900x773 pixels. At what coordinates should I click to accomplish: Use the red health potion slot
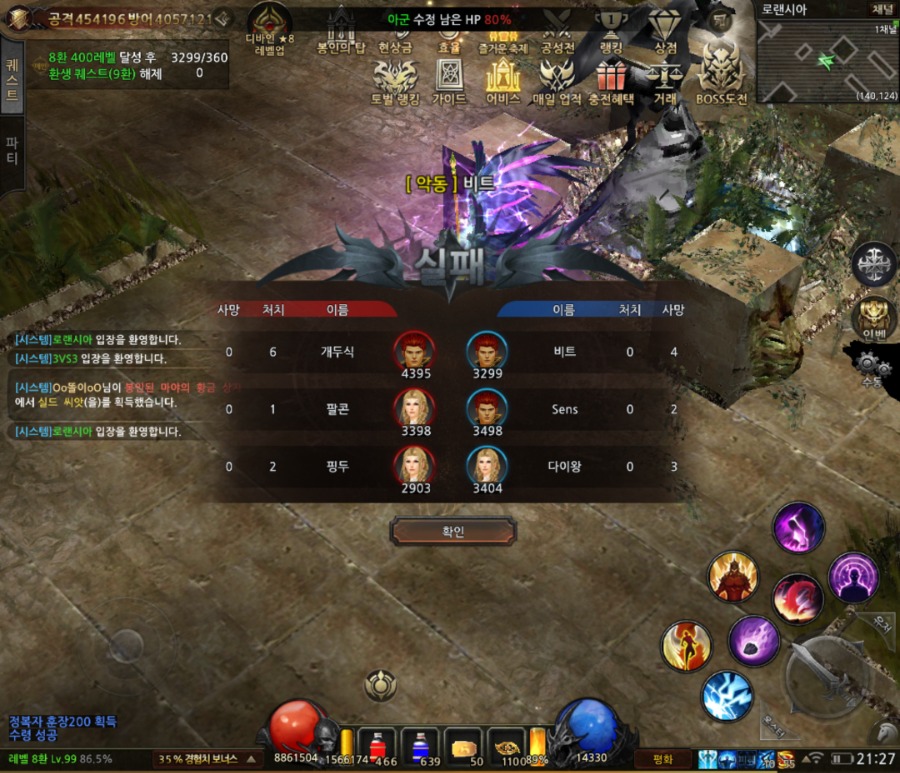[x=380, y=746]
